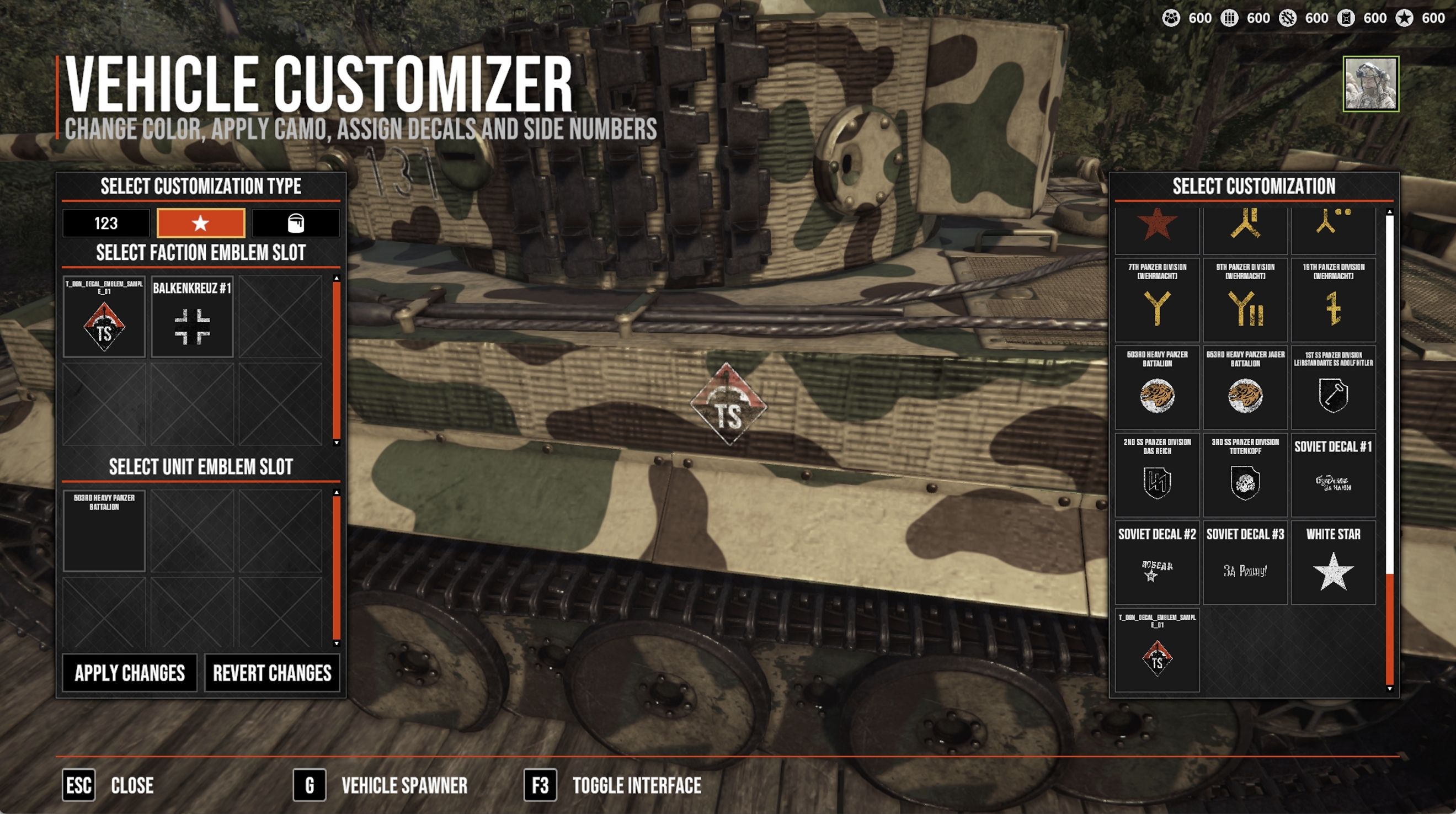Pick the 9th Panzer Division decal
Screen dimensions: 1456x814
[x=1245, y=300]
